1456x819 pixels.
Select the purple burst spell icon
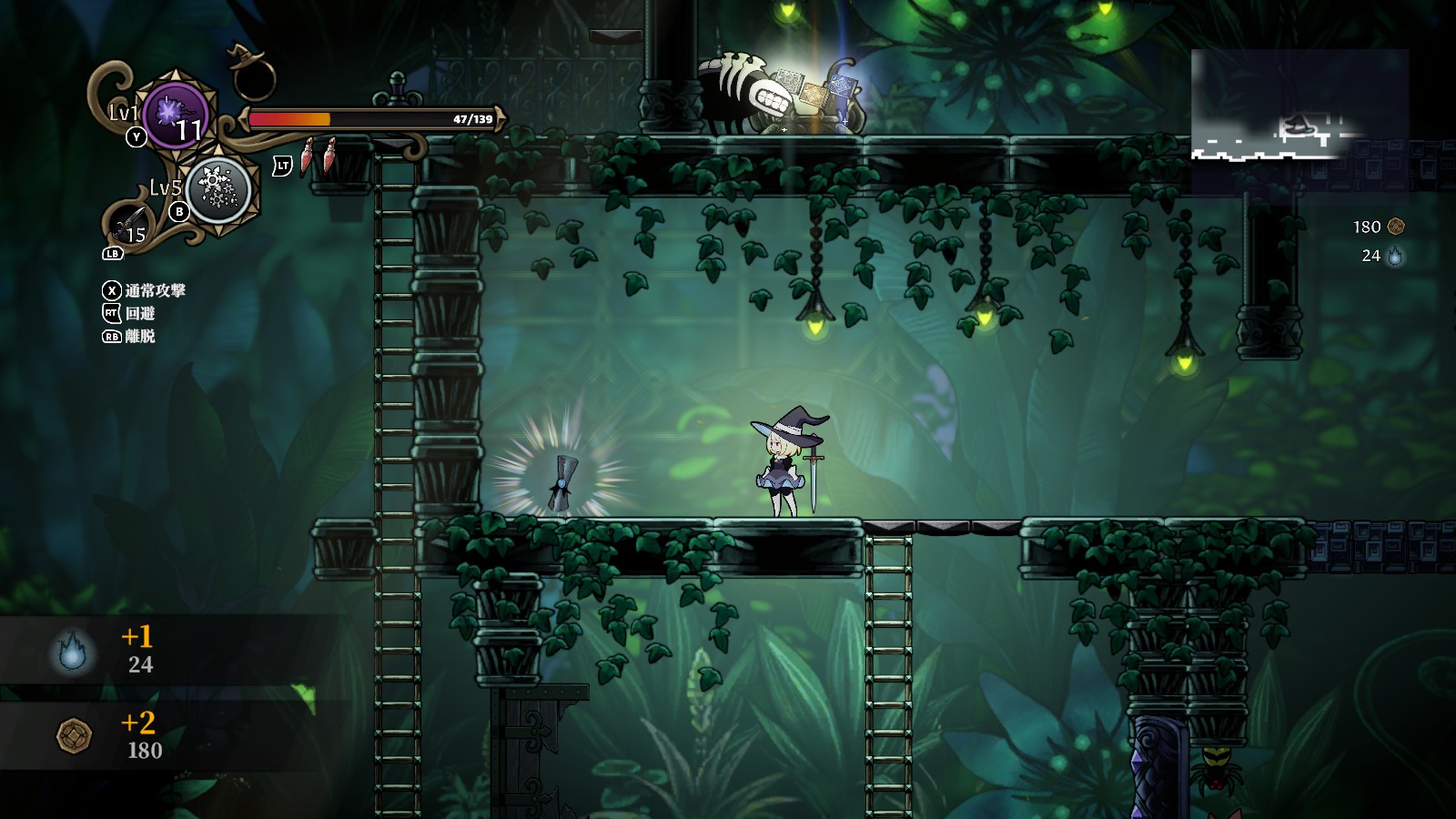click(x=175, y=114)
